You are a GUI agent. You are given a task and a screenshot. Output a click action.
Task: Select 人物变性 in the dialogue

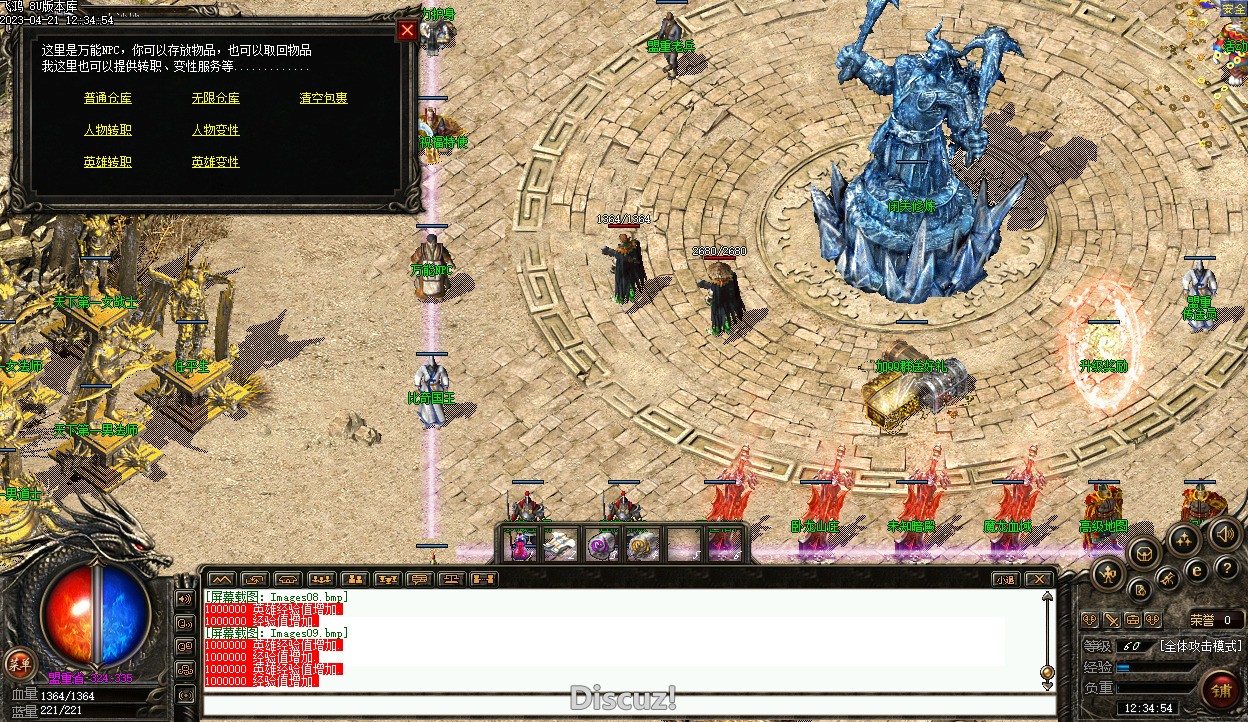pyautogui.click(x=216, y=130)
